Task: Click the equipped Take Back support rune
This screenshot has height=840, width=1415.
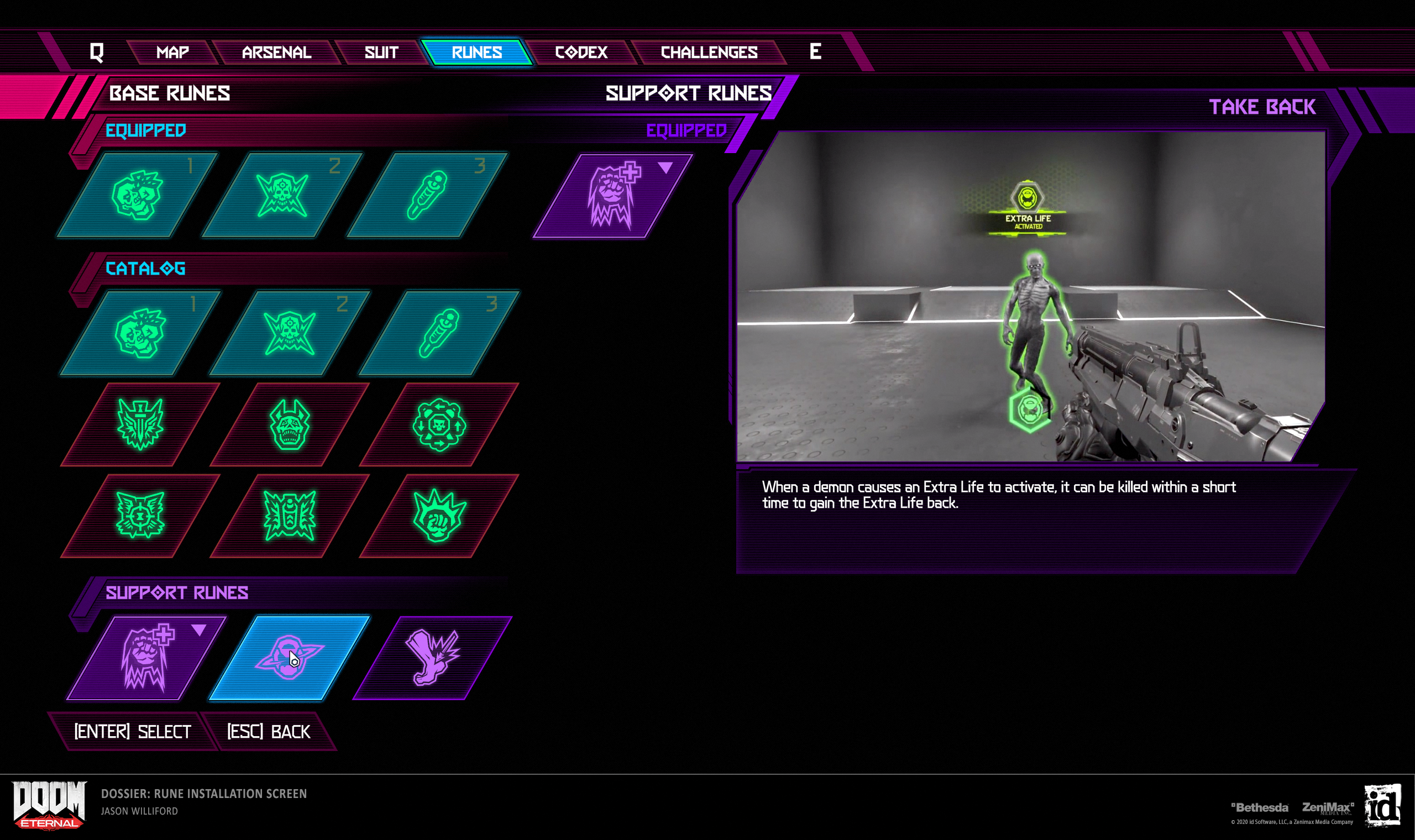Action: (x=612, y=196)
